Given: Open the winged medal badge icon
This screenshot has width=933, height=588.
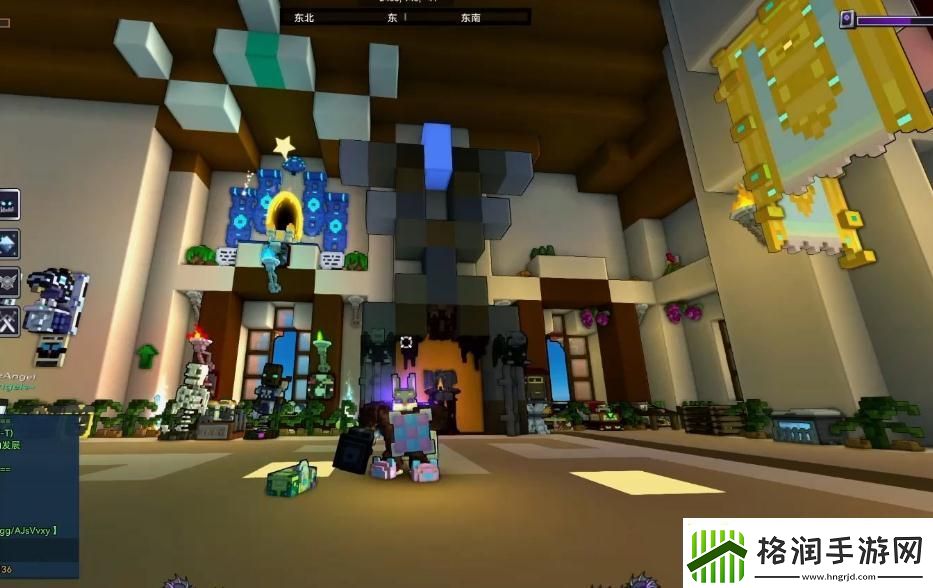Looking at the screenshot, I should pos(7,282).
